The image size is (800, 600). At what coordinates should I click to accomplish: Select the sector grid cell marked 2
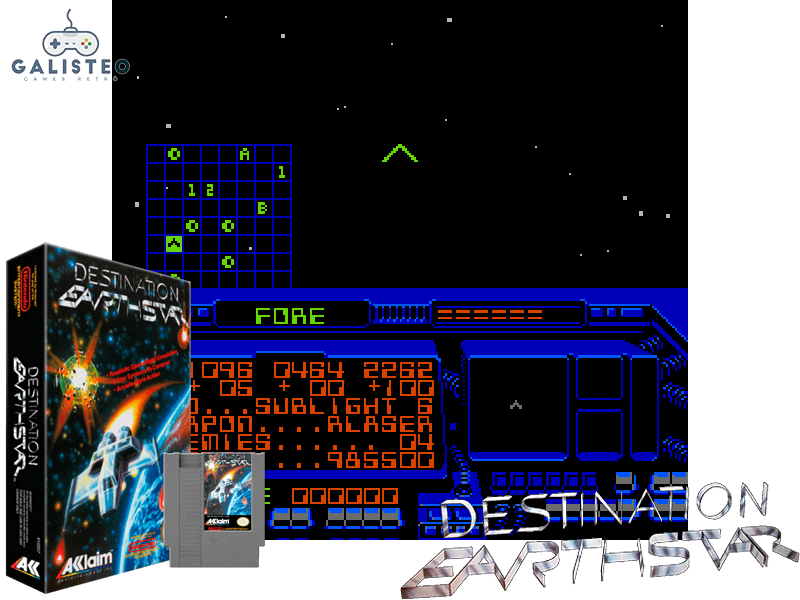210,190
